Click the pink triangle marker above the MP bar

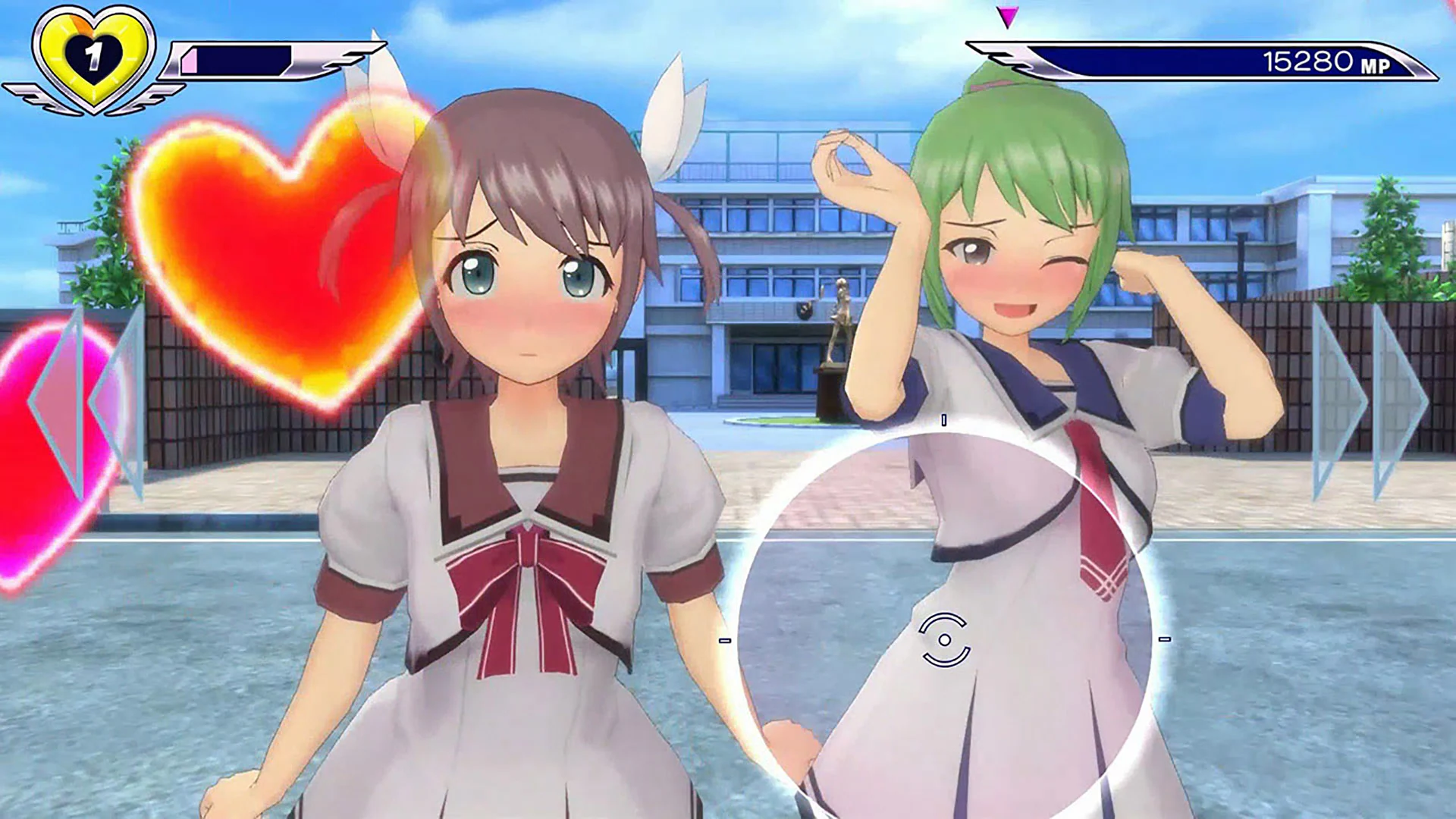(x=1009, y=15)
